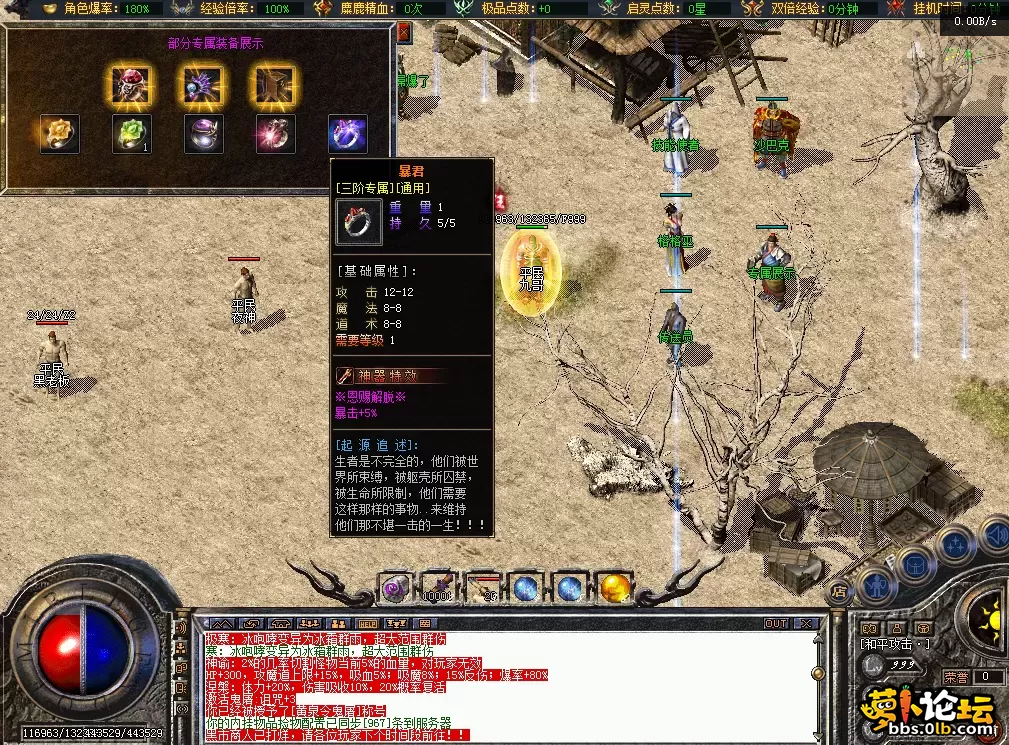
Task: Select the glowing purple spiked accessory
Action: pyautogui.click(x=202, y=86)
